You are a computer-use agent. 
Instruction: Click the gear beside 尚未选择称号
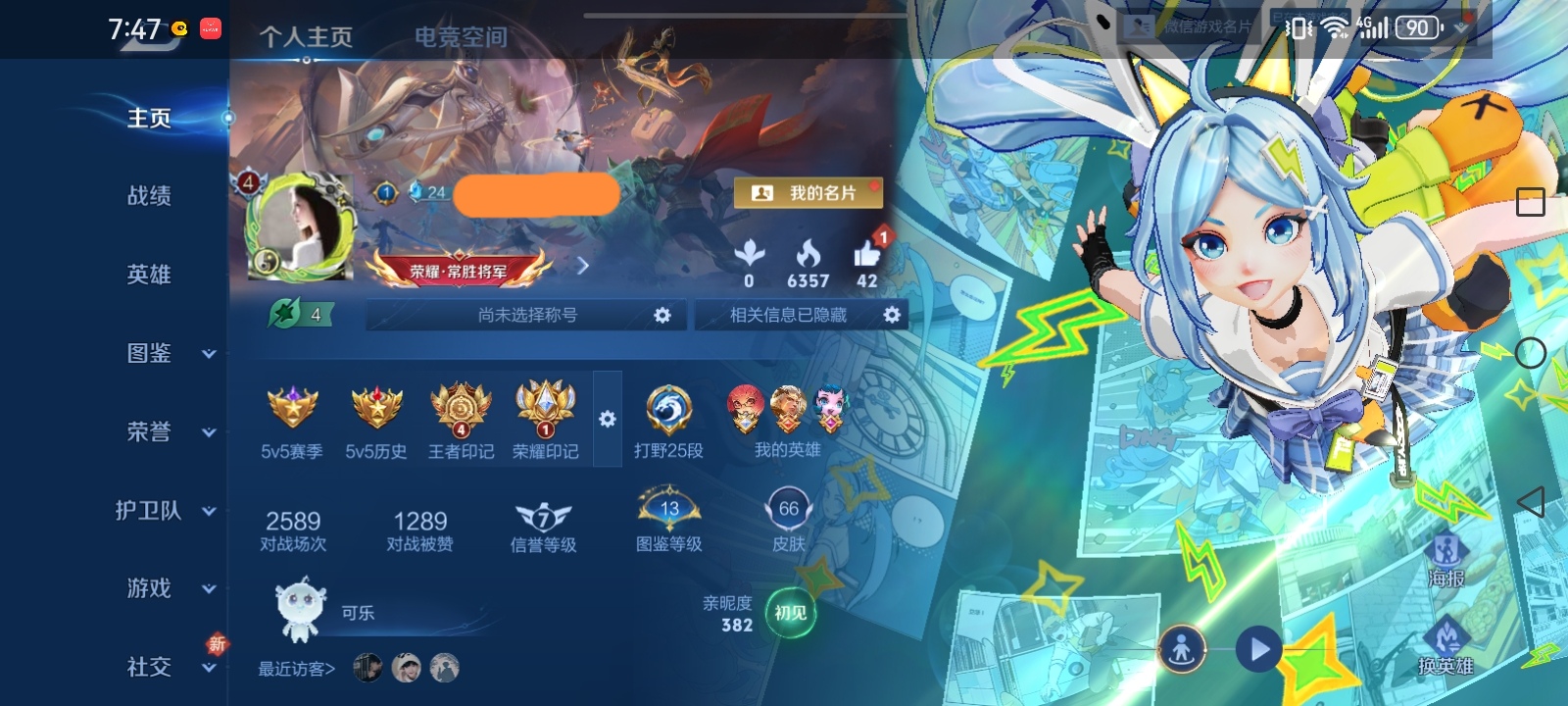[x=664, y=315]
